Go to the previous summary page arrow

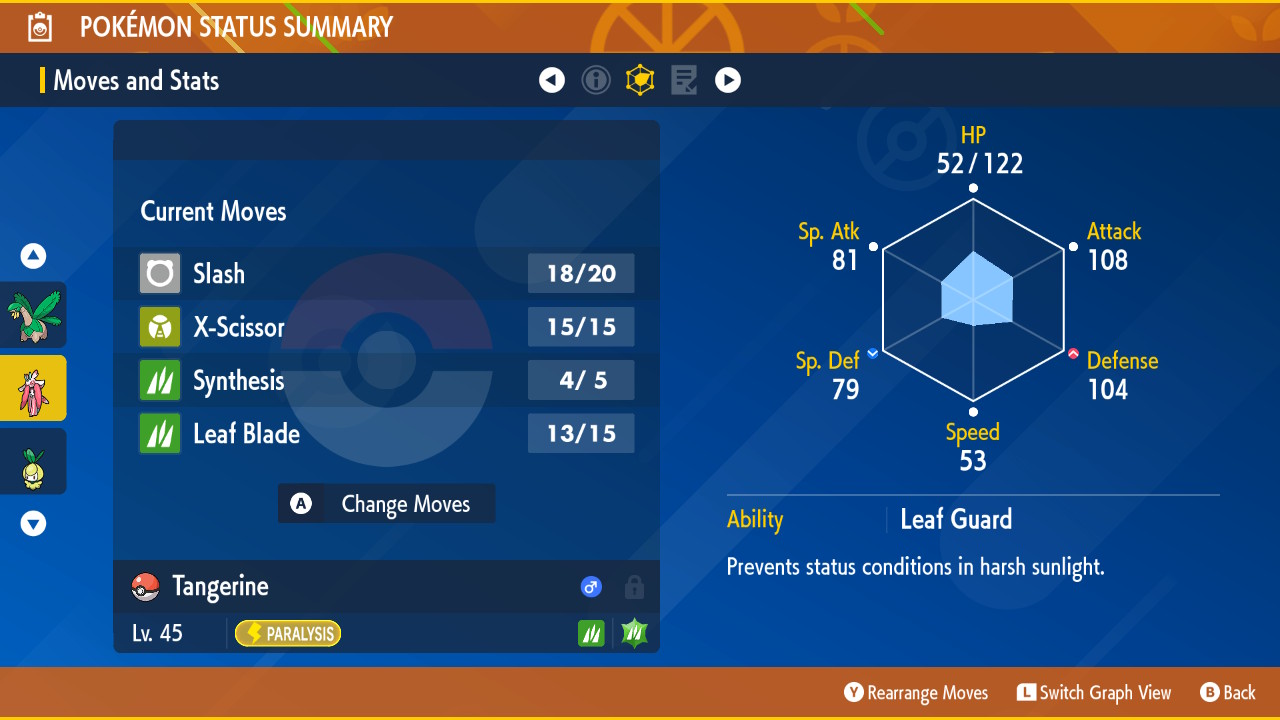tap(552, 80)
